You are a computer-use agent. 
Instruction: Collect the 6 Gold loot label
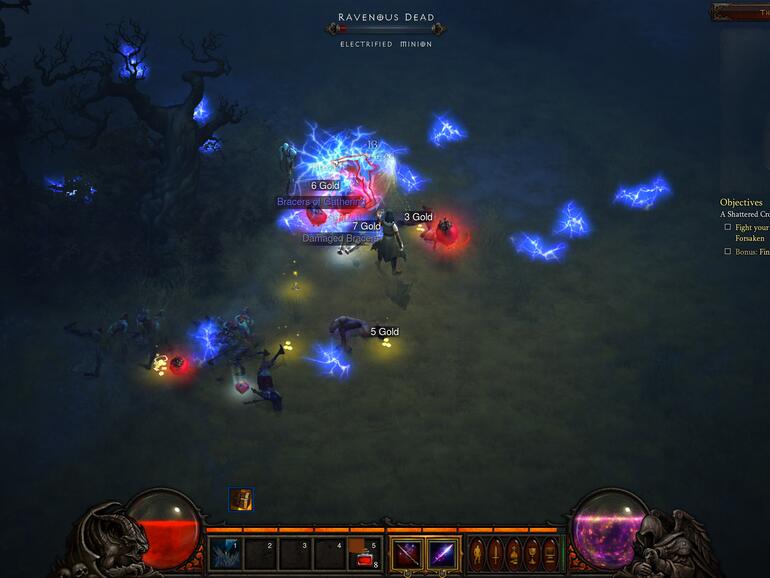[x=325, y=186]
